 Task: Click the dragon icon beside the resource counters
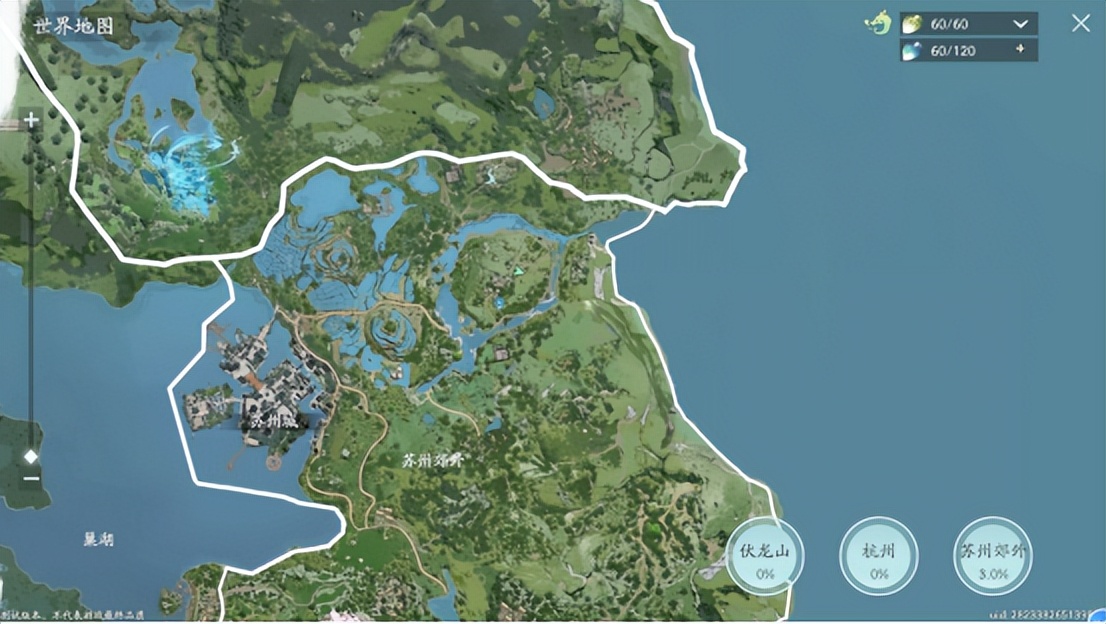(x=878, y=23)
